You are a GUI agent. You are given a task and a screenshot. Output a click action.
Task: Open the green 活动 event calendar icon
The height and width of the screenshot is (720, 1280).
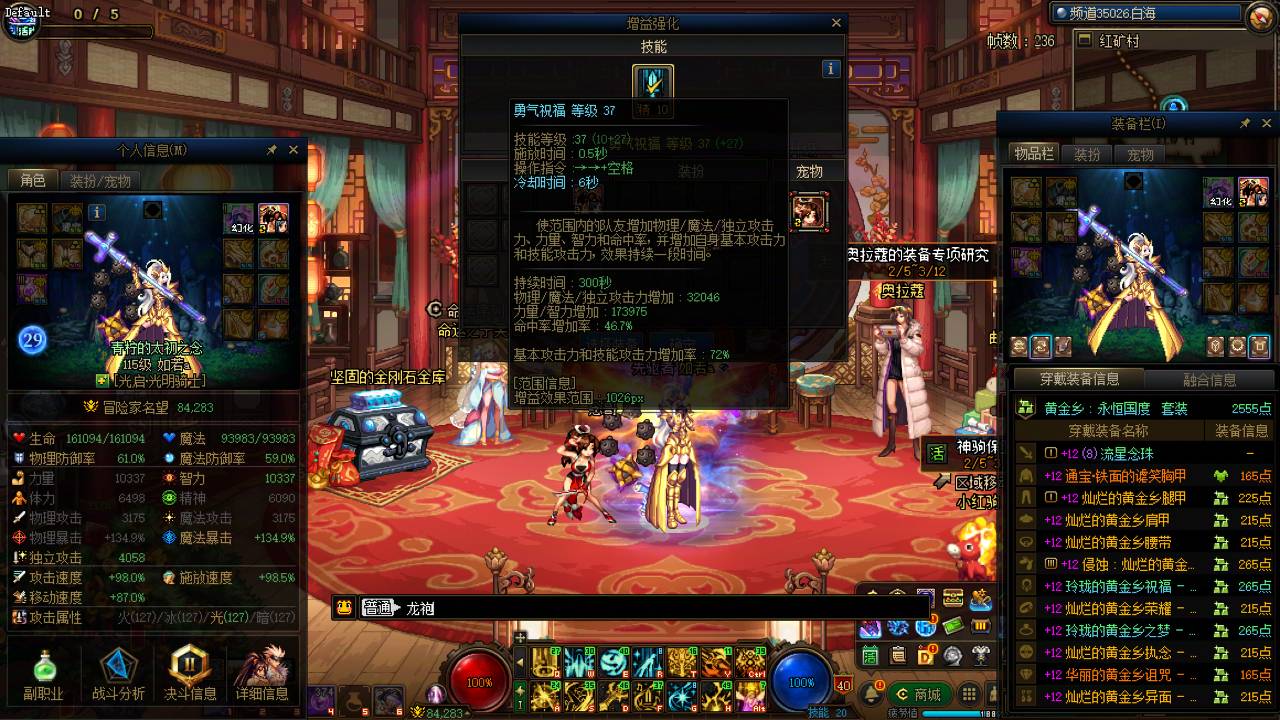tap(869, 655)
